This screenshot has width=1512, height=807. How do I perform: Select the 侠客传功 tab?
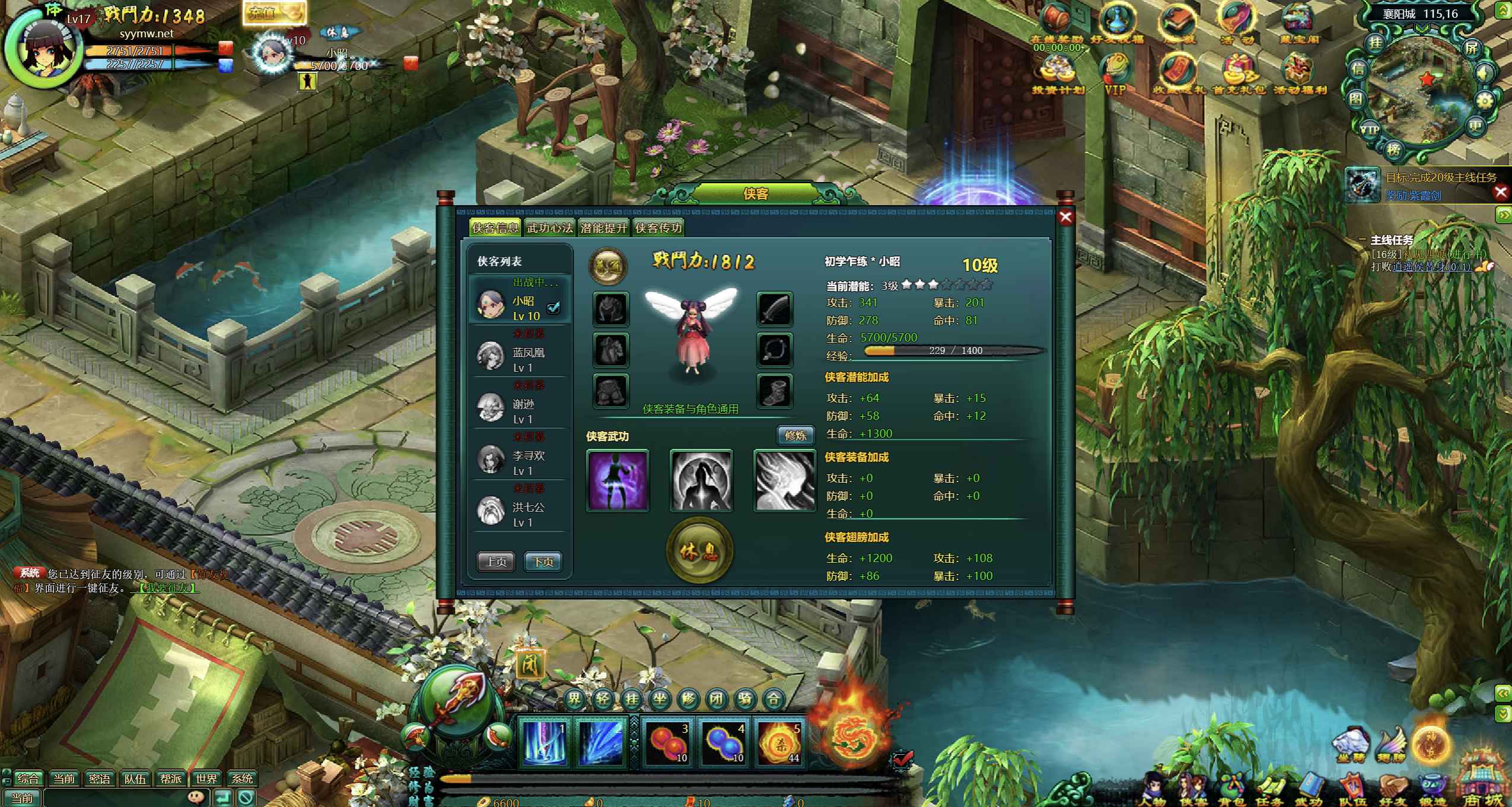point(658,228)
